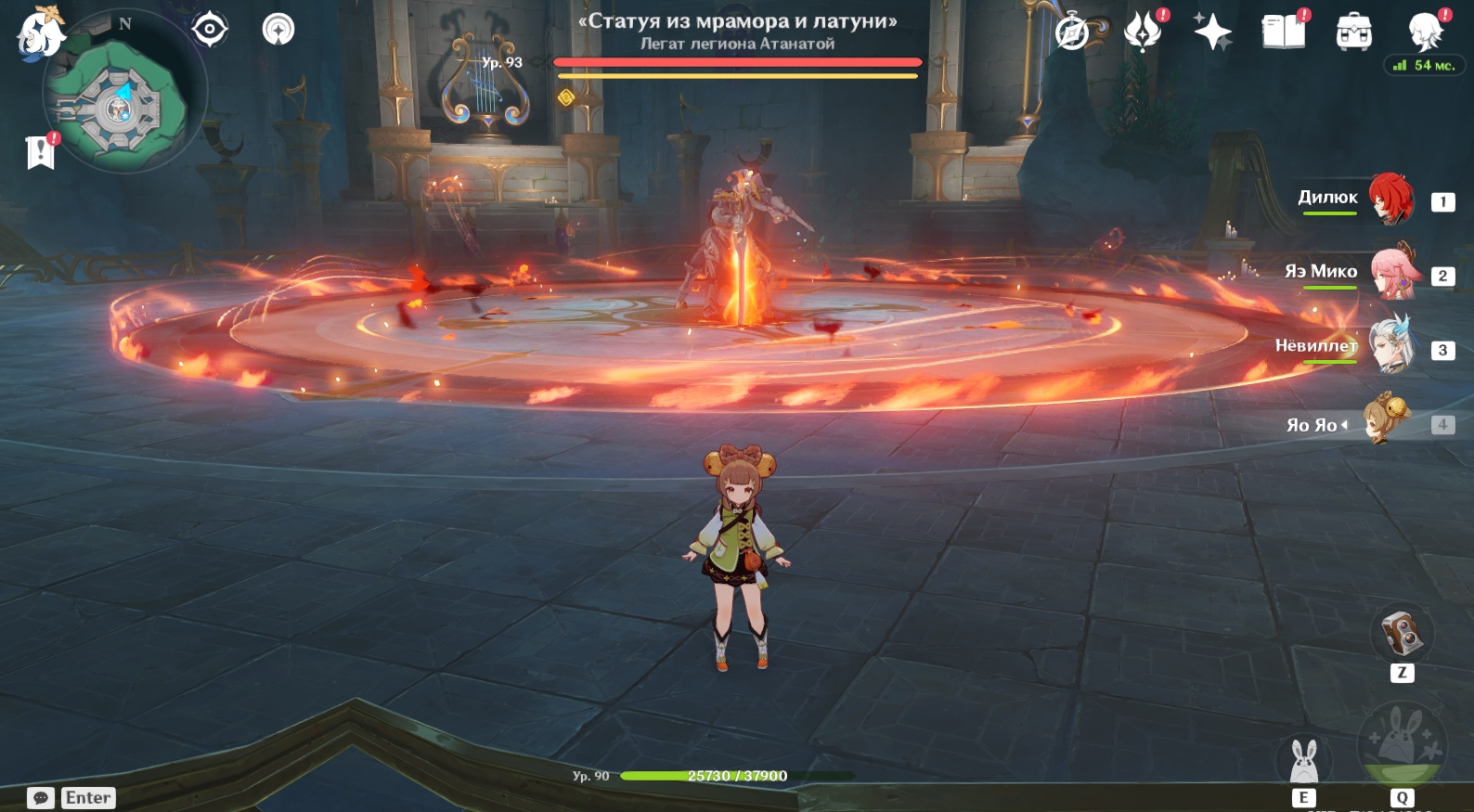This screenshot has width=1474, height=812.
Task: Switch to party member Нёвиллет
Action: coord(1390,346)
